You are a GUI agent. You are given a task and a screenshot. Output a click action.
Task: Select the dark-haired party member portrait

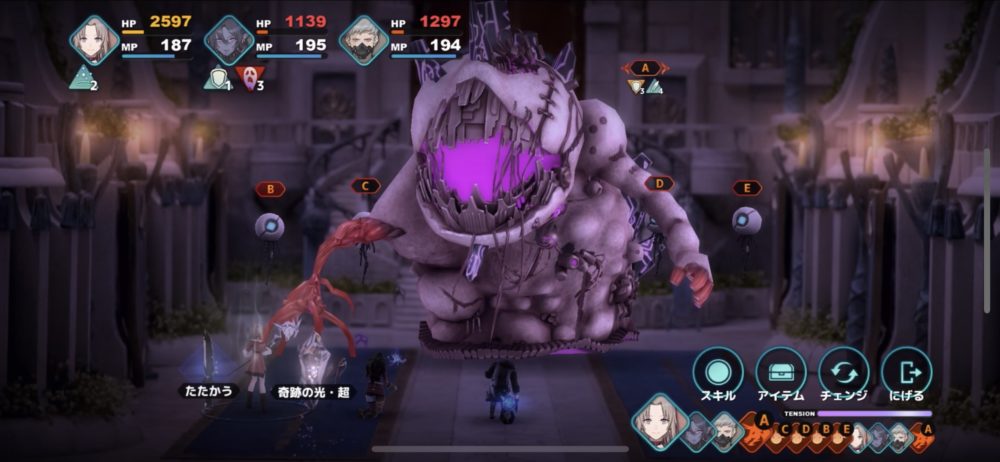pyautogui.click(x=228, y=41)
